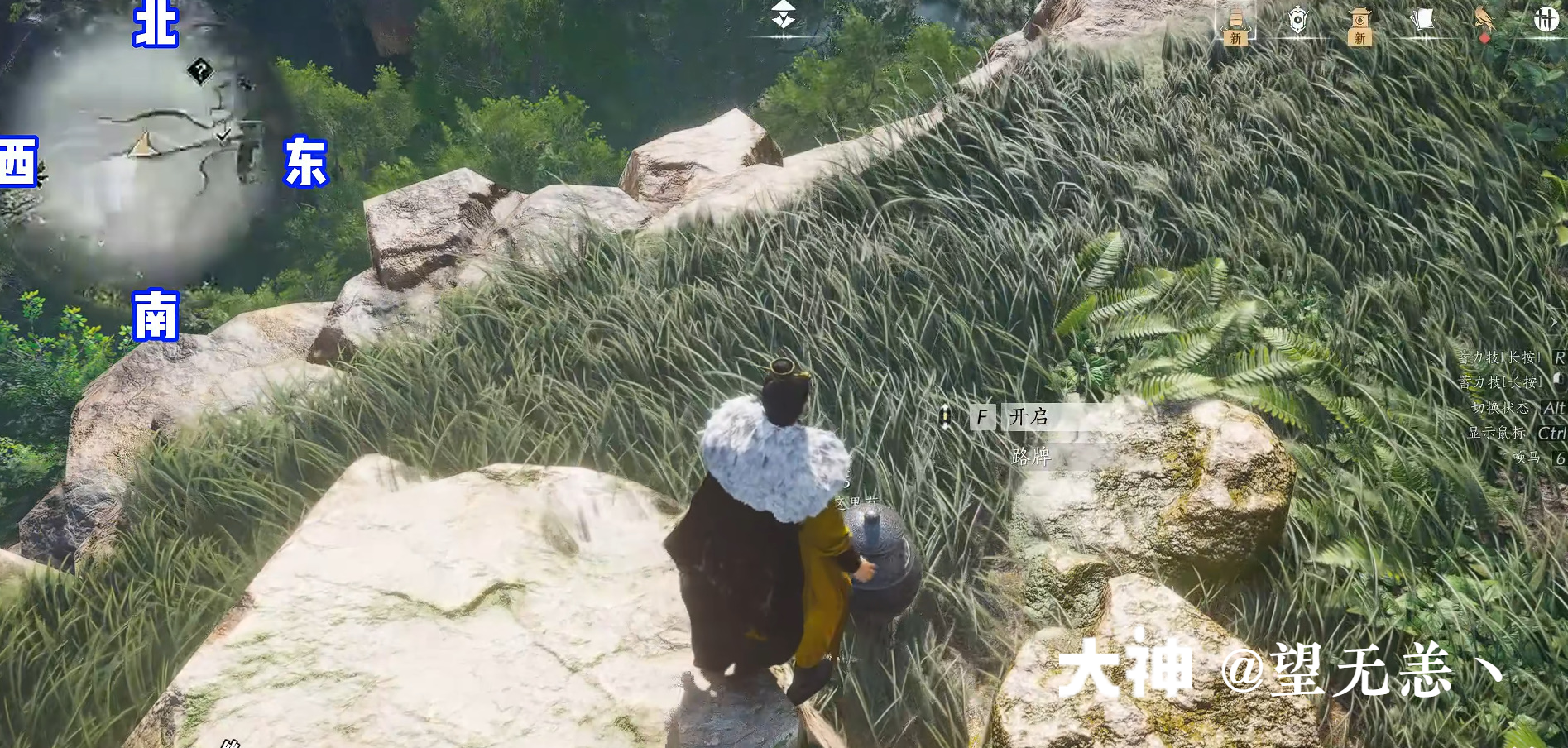
Task: Select the shield emblem icon in top toolbar
Action: click(1297, 21)
